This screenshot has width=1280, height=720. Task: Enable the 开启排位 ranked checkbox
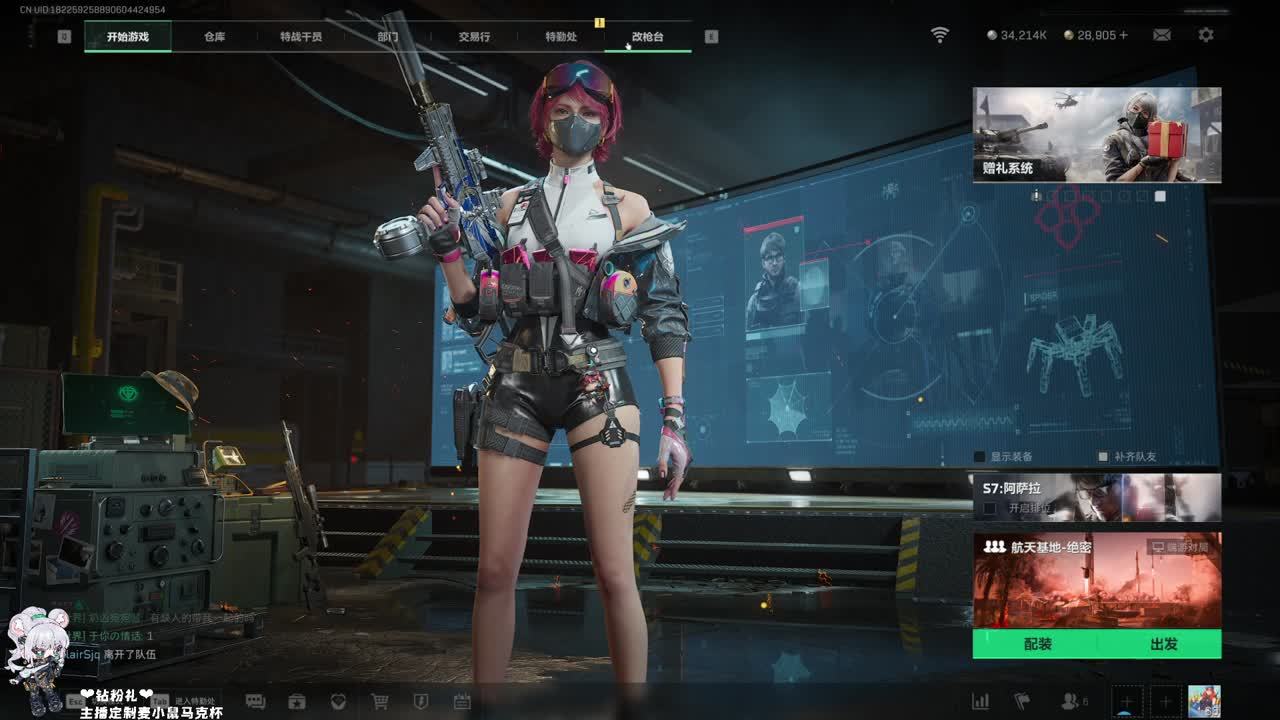990,508
